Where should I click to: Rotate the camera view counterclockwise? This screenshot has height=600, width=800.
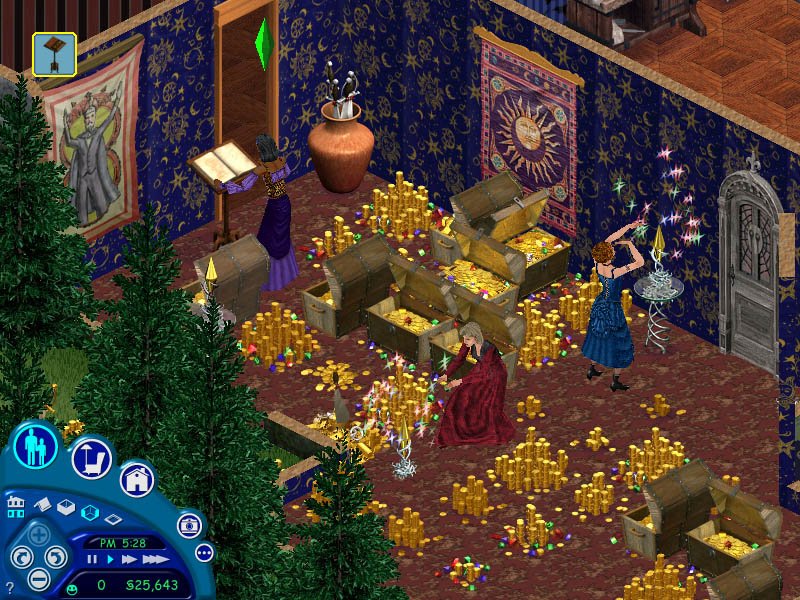tap(20, 557)
